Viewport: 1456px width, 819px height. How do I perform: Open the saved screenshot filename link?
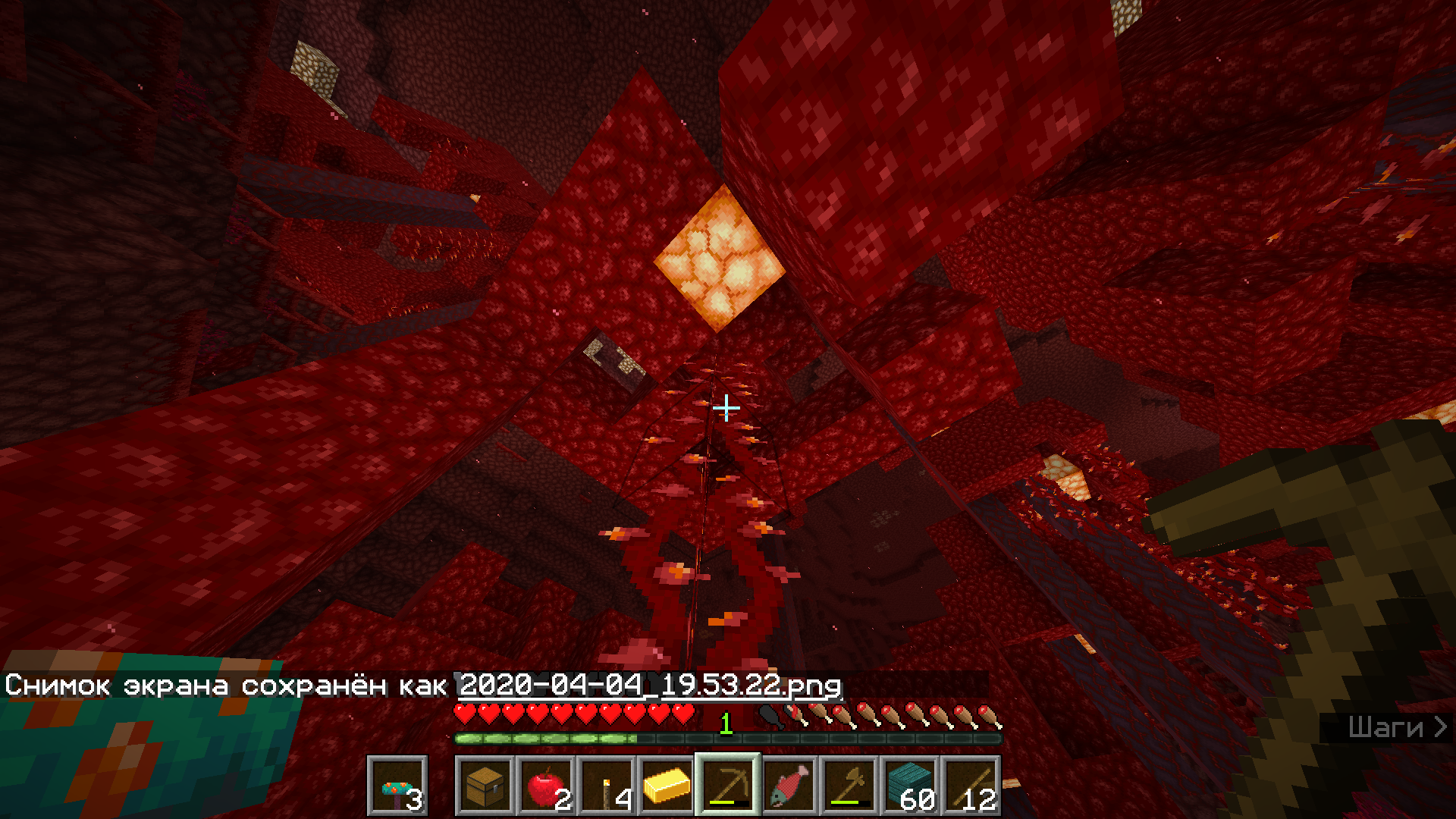click(650, 686)
